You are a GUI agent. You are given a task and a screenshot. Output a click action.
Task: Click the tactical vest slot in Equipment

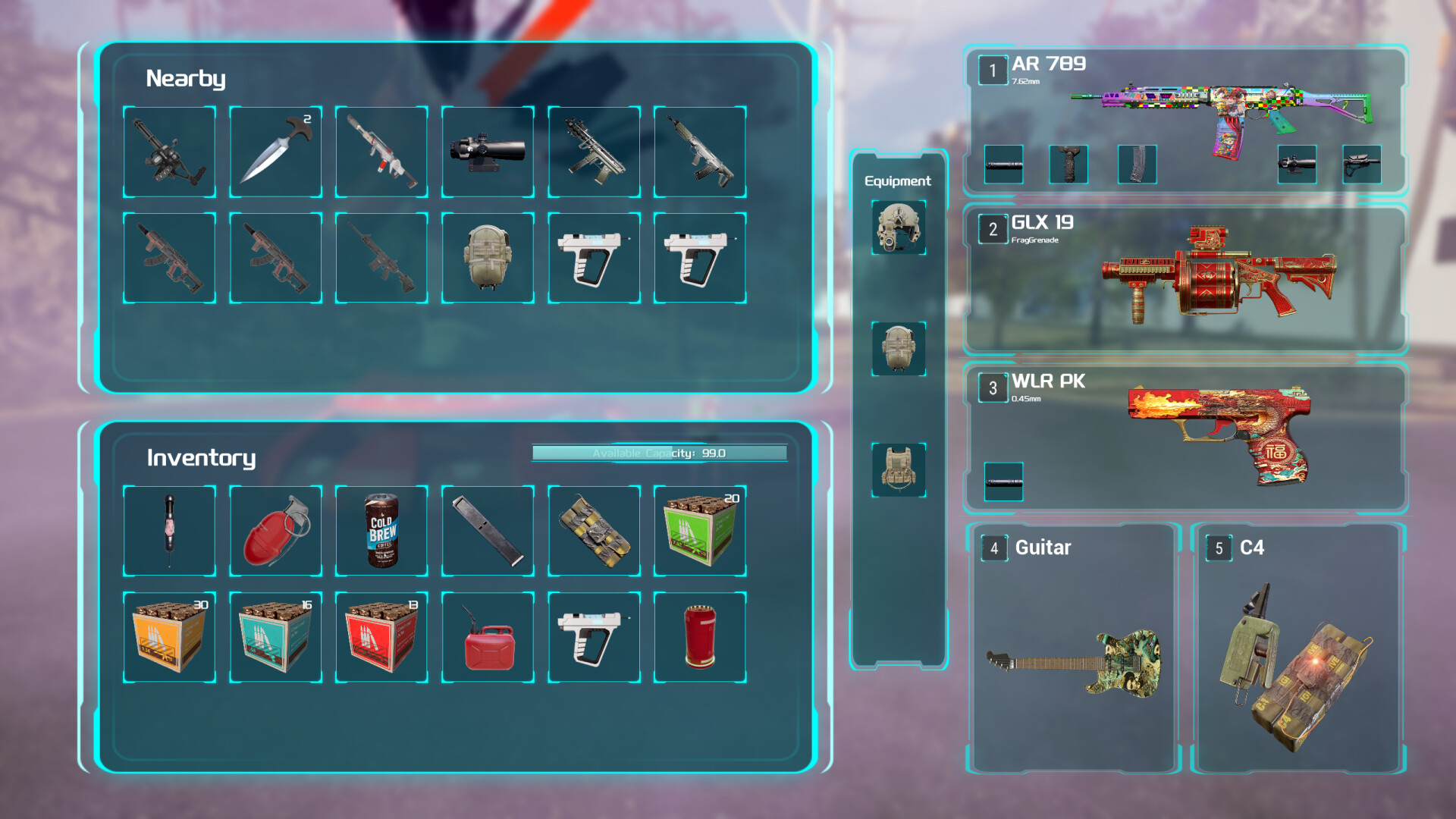(x=898, y=470)
